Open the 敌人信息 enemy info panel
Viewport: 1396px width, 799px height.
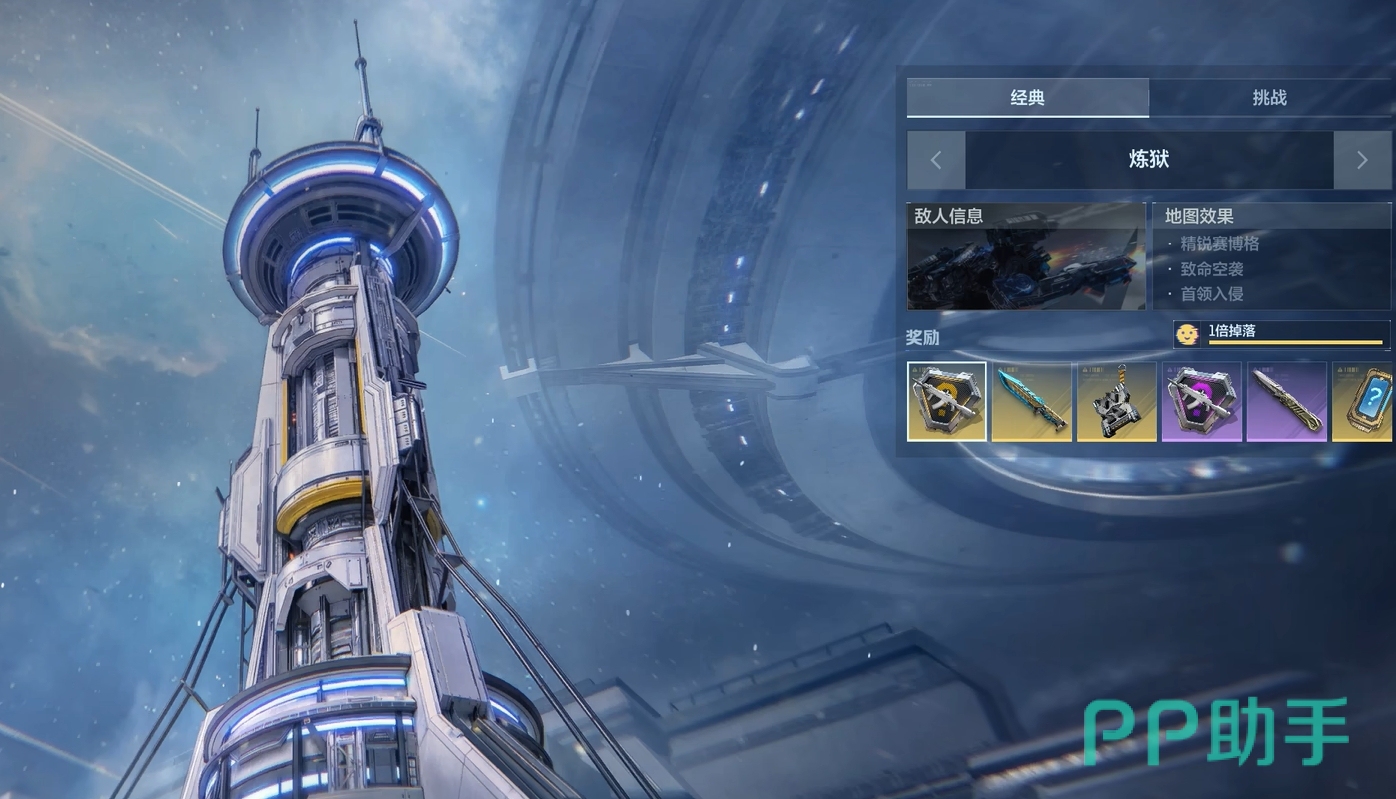[1026, 257]
